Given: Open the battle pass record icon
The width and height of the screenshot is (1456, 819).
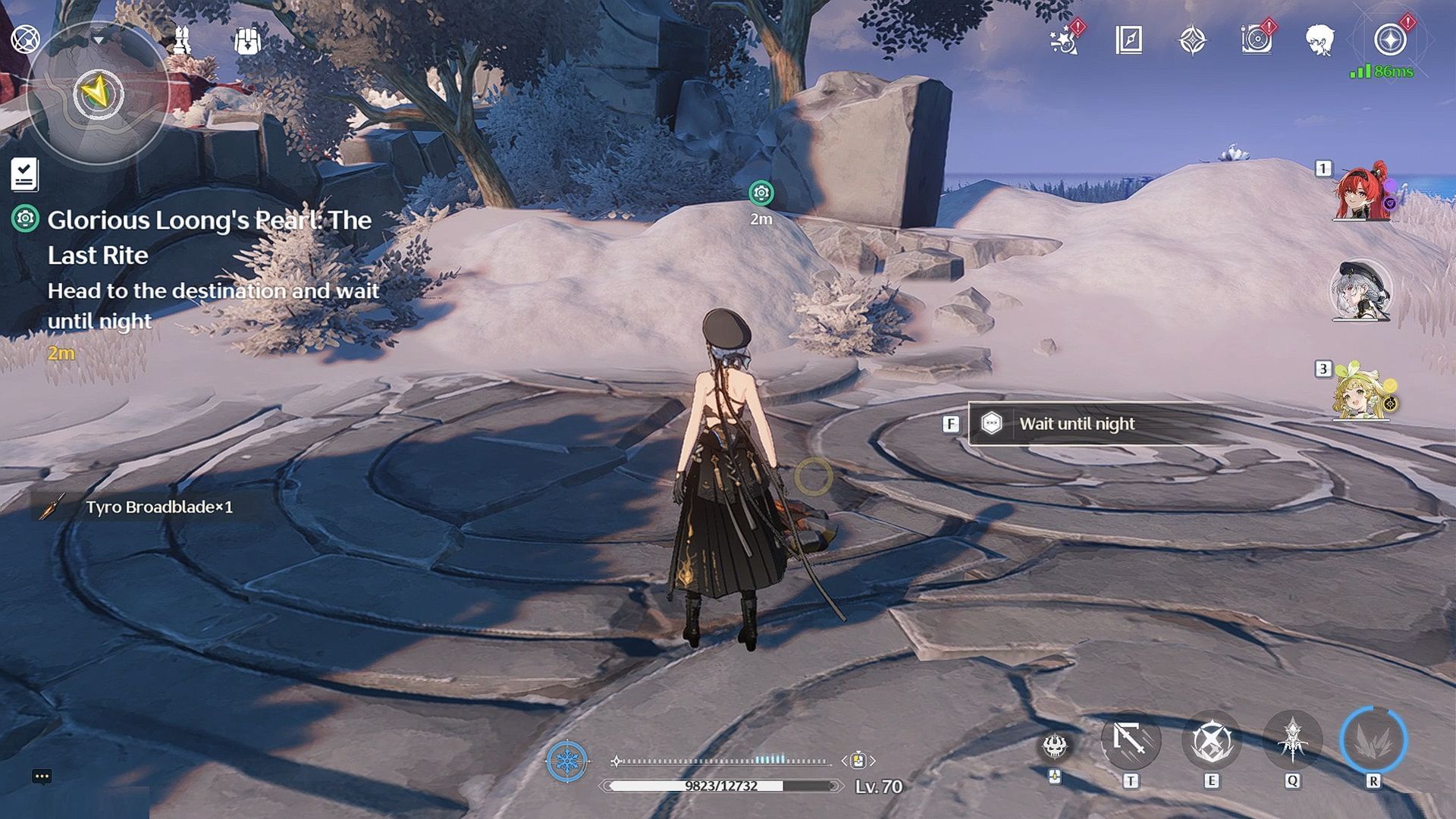Looking at the screenshot, I should (x=1257, y=40).
